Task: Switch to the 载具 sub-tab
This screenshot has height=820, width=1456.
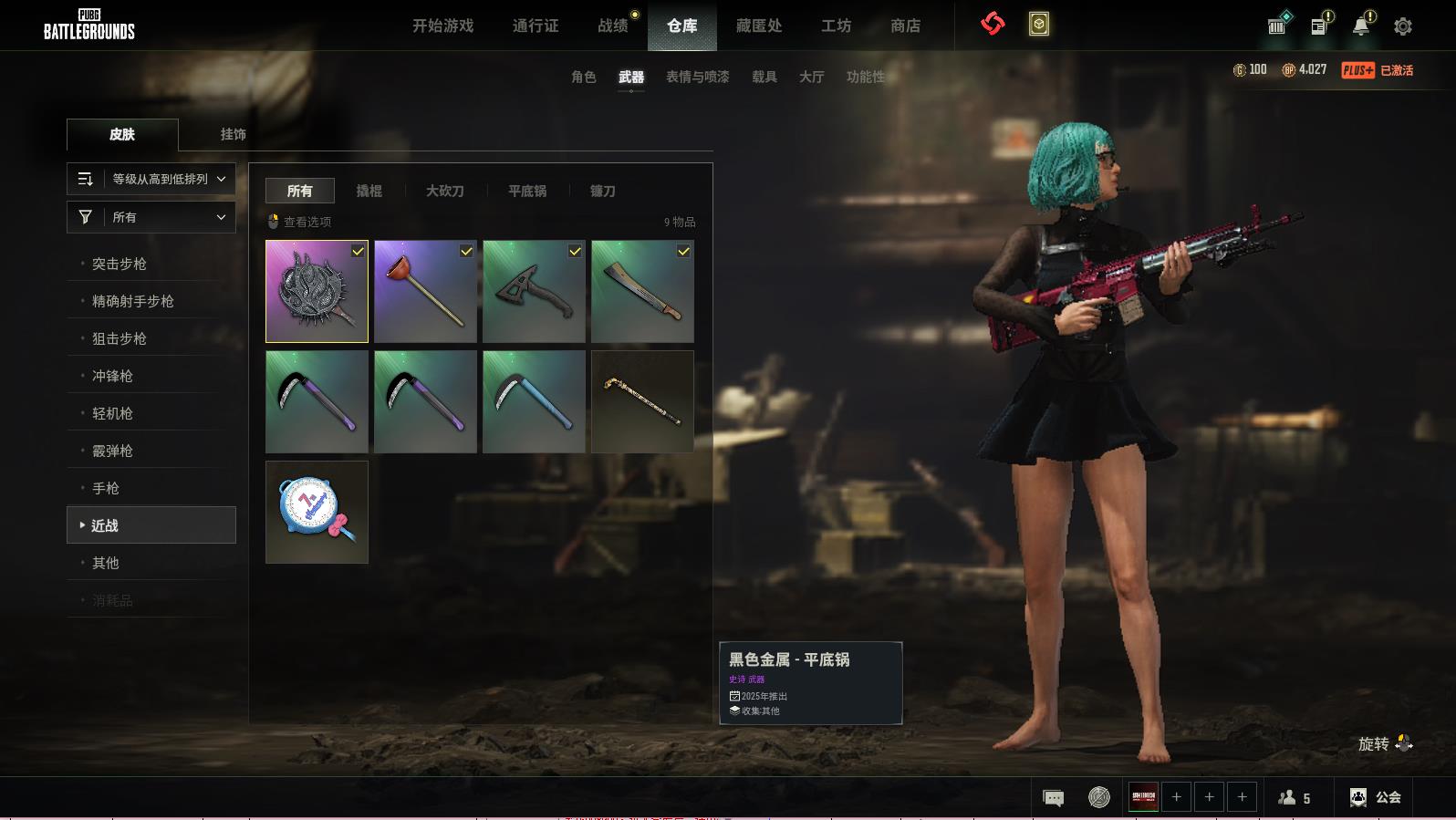Action: tap(764, 77)
